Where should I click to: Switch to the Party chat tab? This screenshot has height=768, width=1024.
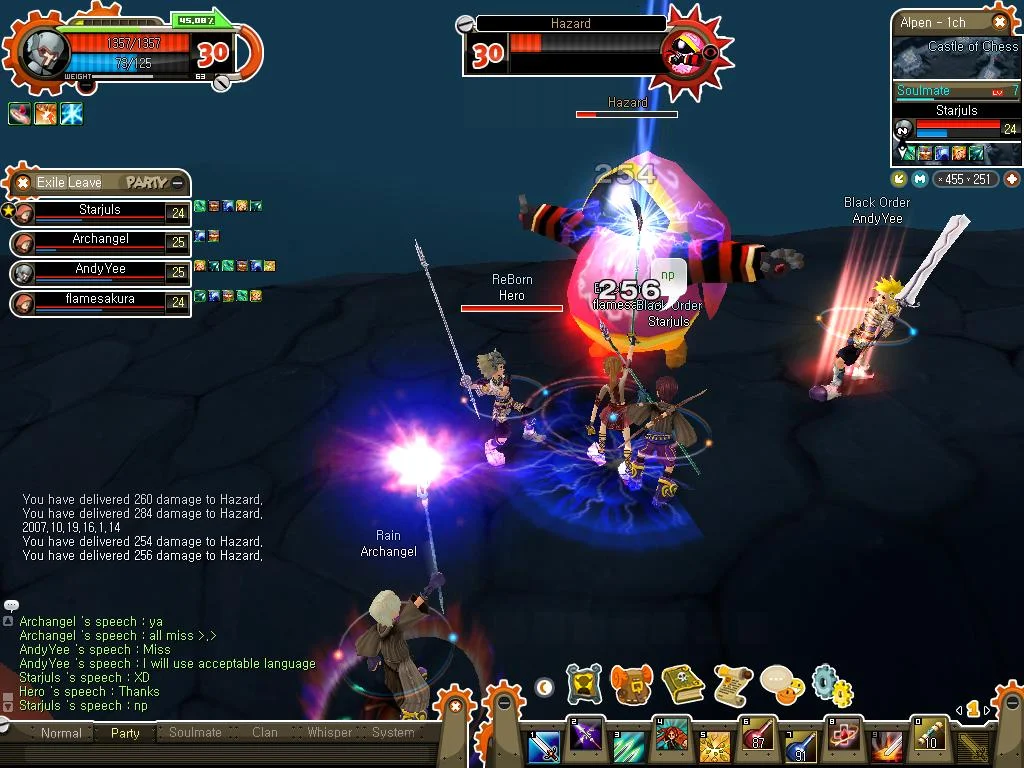pos(125,733)
